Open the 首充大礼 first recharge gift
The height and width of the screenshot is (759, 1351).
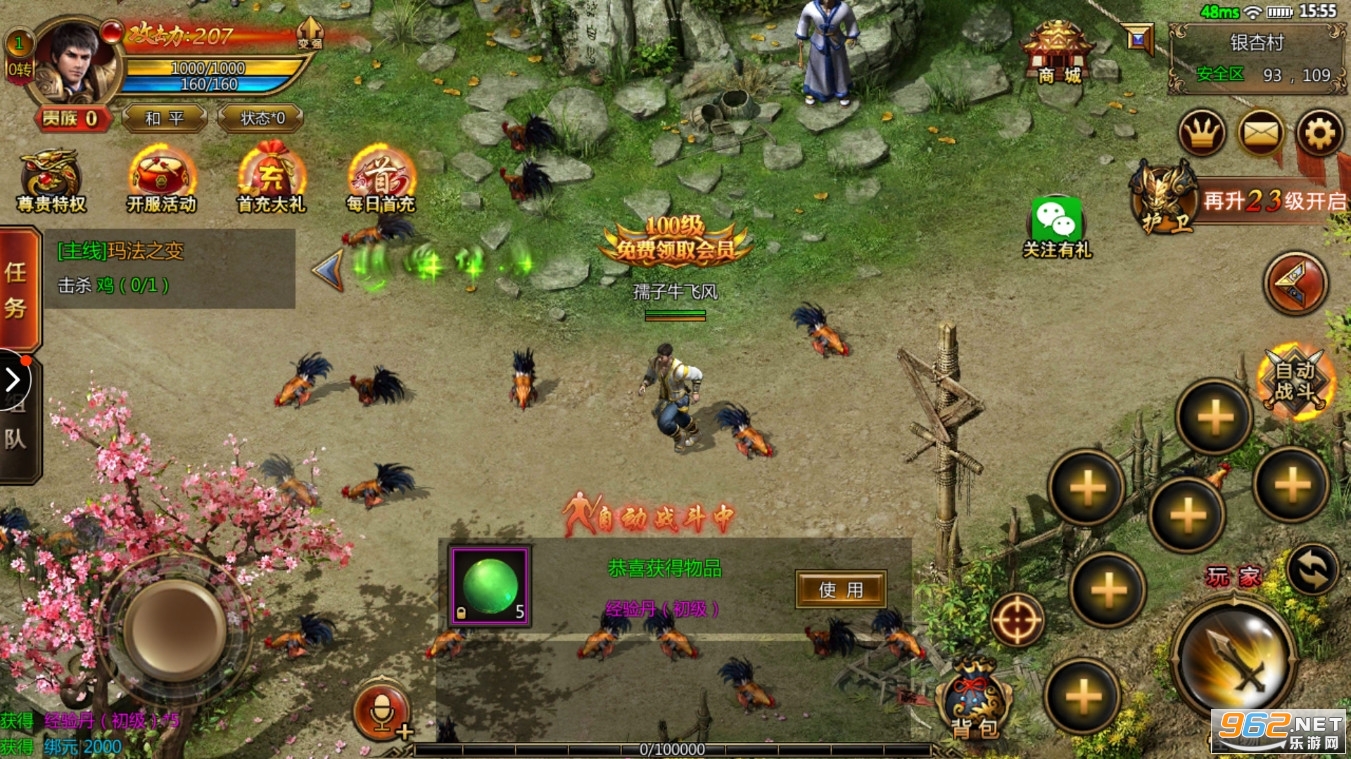(270, 181)
